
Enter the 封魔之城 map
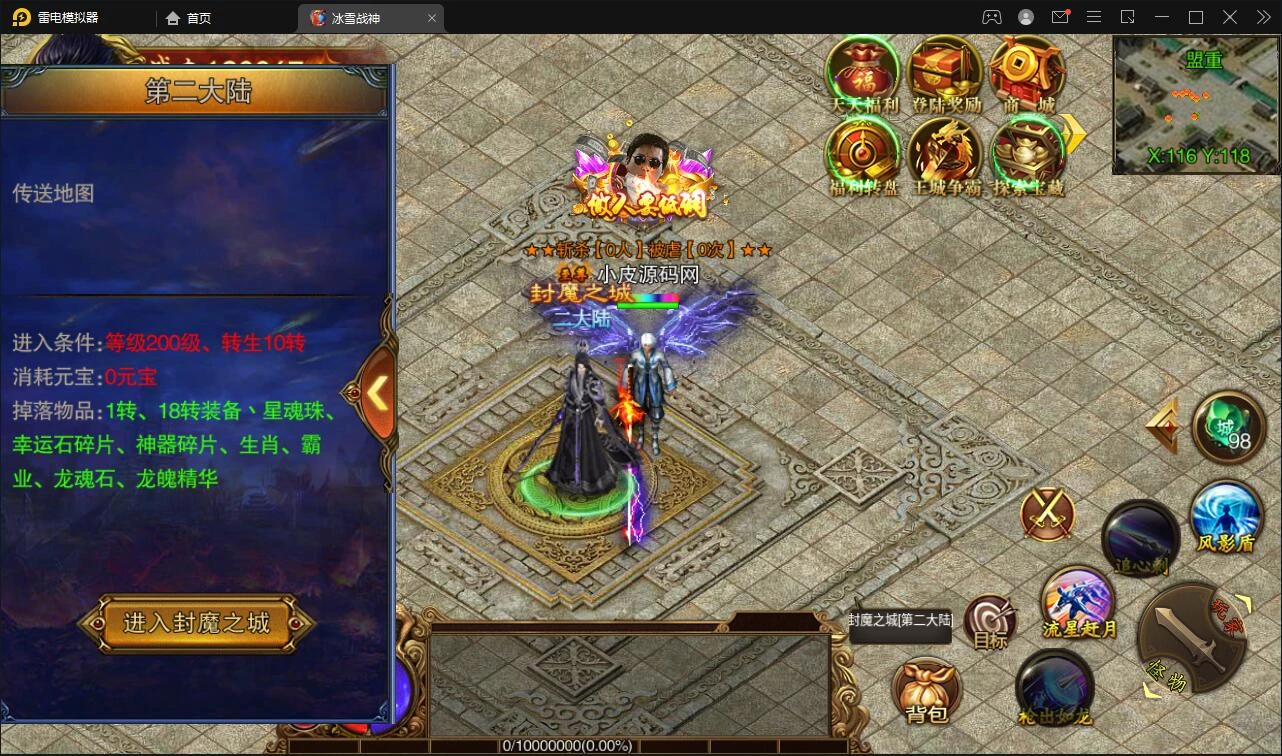tap(196, 623)
